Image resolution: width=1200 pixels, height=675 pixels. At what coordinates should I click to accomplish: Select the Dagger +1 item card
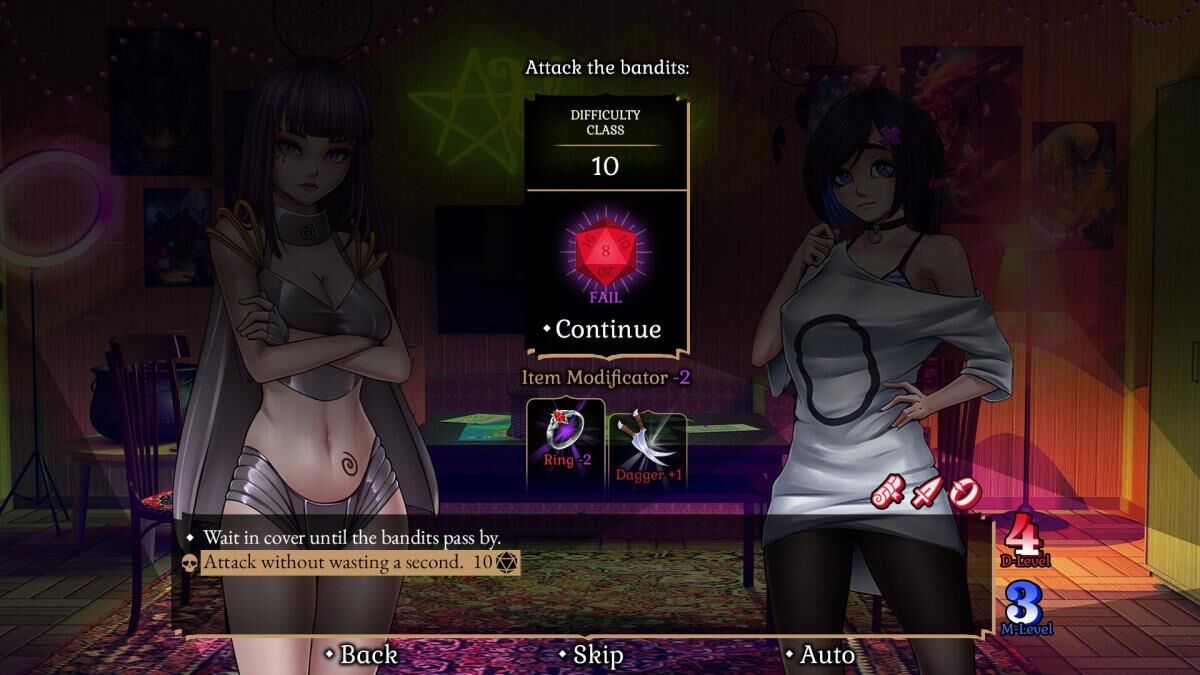(x=648, y=445)
